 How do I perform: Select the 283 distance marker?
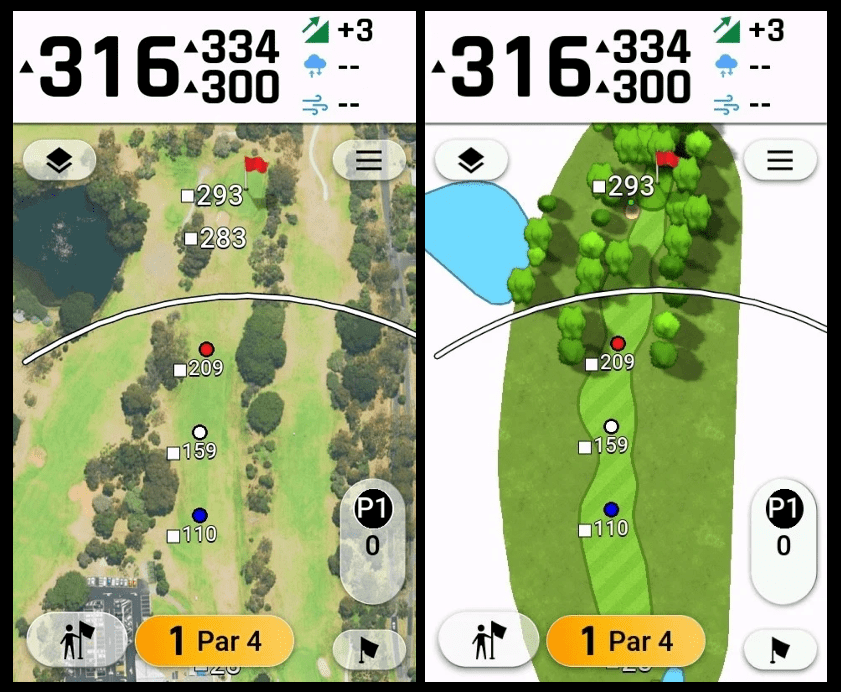coord(215,238)
